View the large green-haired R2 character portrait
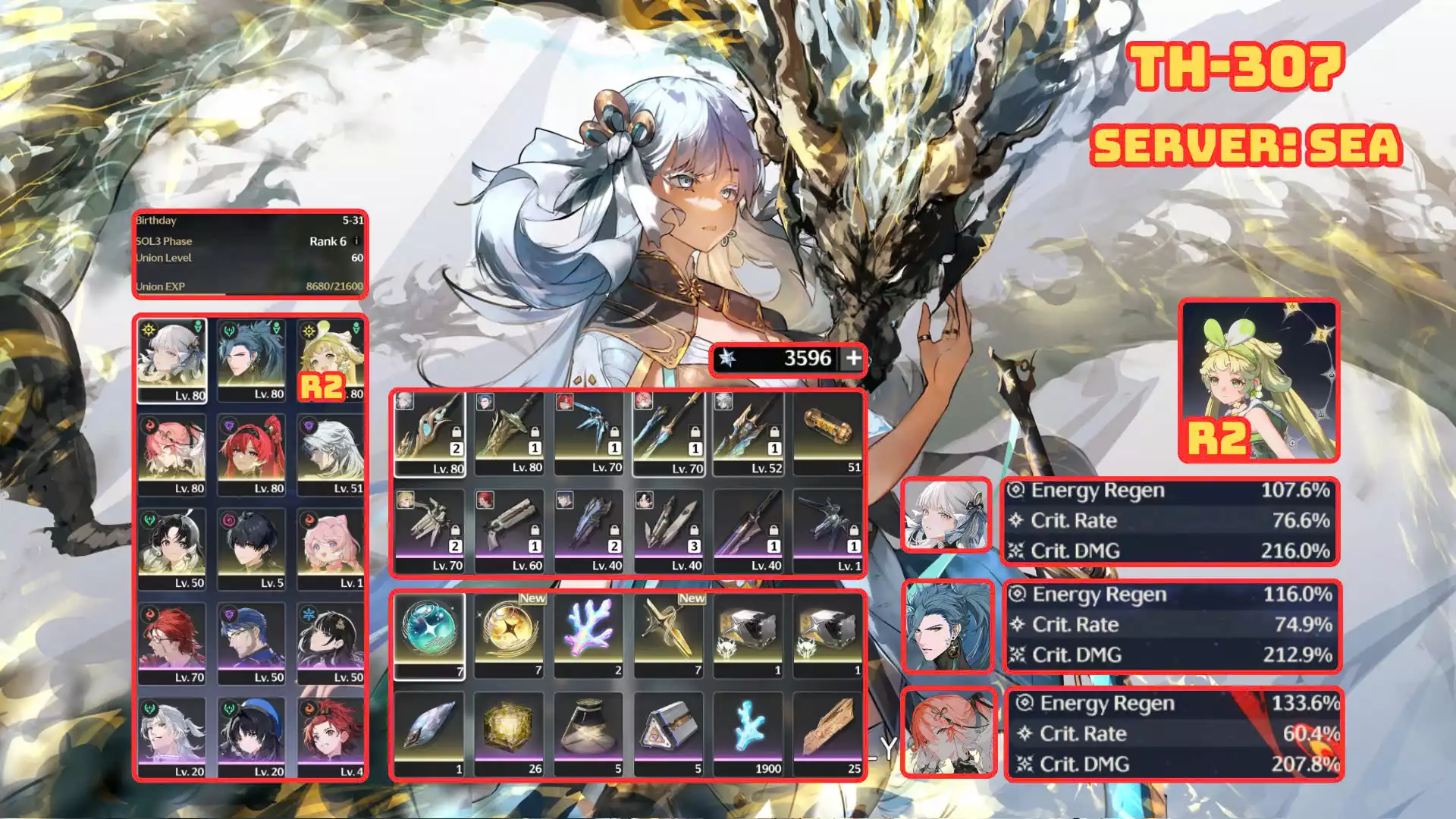This screenshot has height=819, width=1456. 1259,381
